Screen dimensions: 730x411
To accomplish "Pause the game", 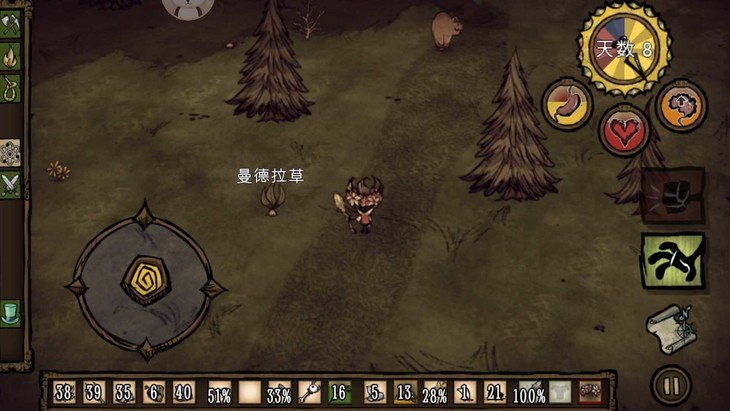I will (x=671, y=385).
